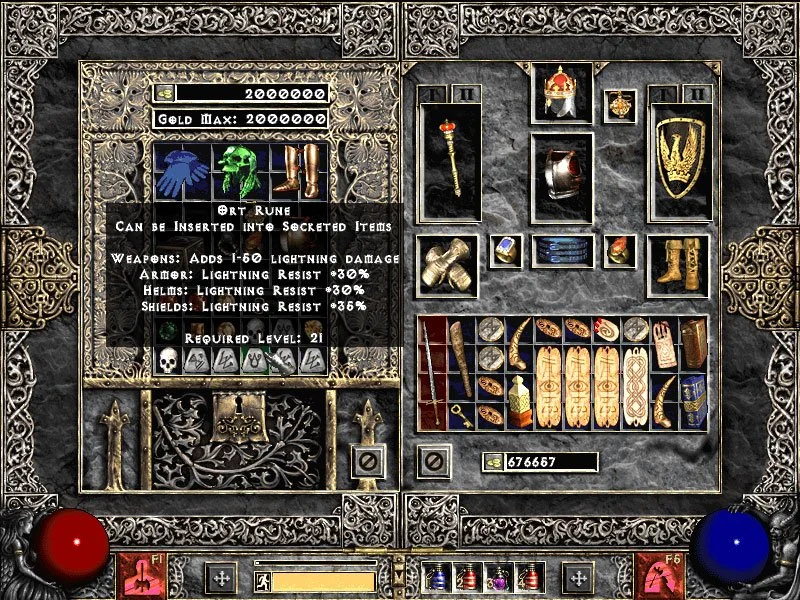The image size is (800, 600).
Task: Select the equipped amulet slot
Action: [620, 105]
